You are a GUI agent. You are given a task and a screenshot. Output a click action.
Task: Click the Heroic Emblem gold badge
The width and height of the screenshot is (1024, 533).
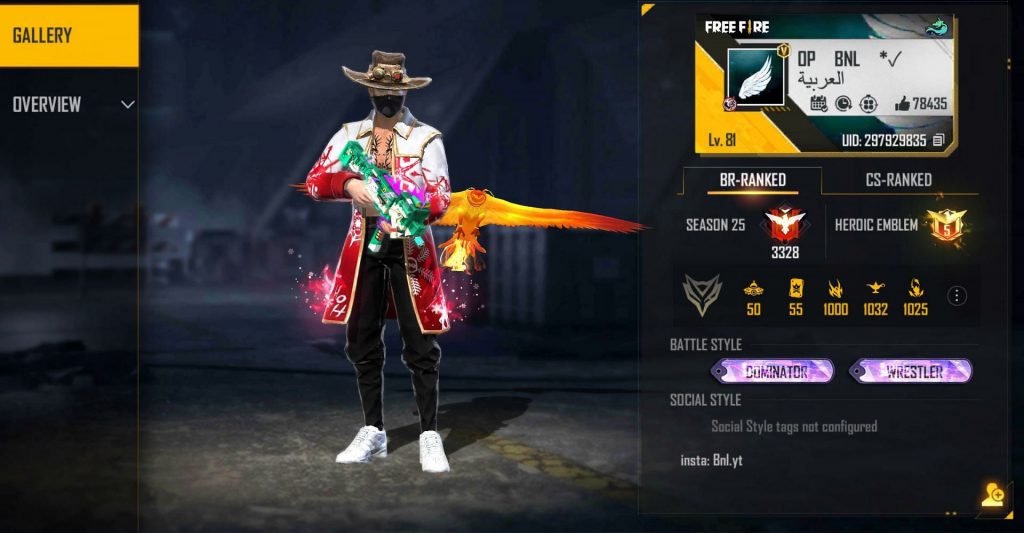tap(943, 224)
